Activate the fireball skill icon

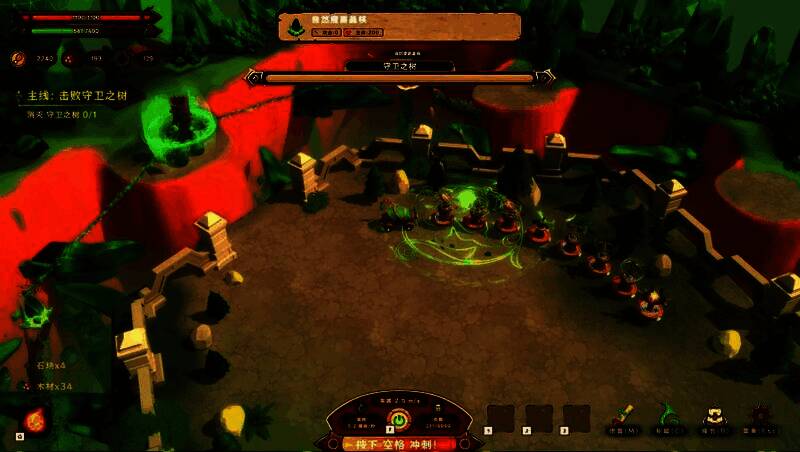coord(33,420)
